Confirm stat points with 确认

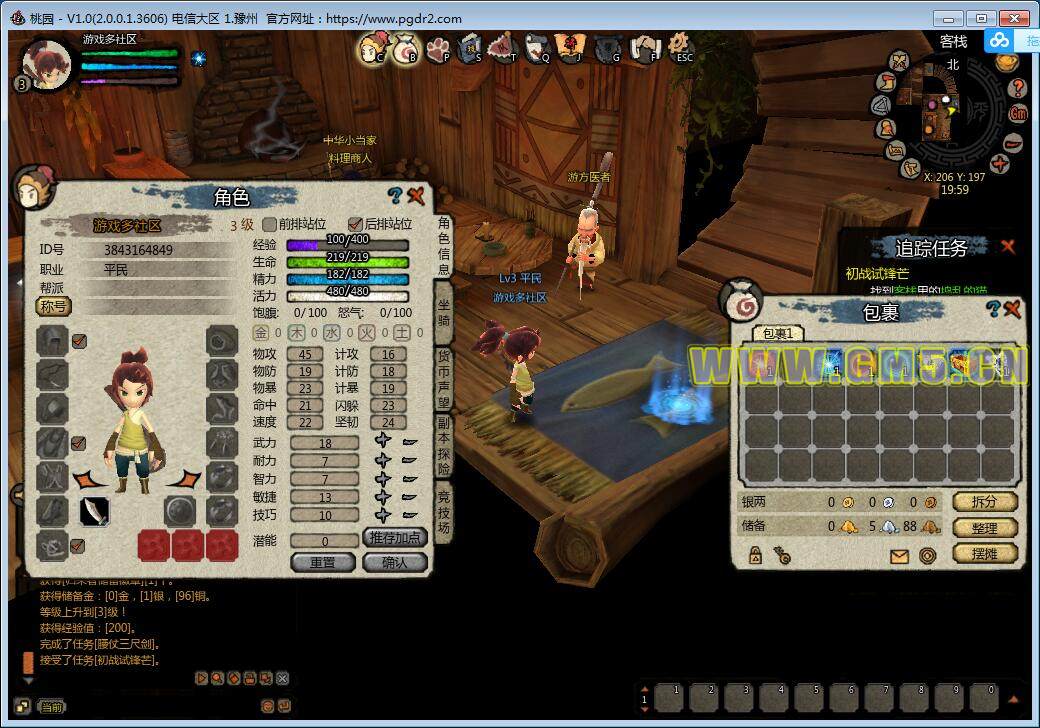[395, 562]
